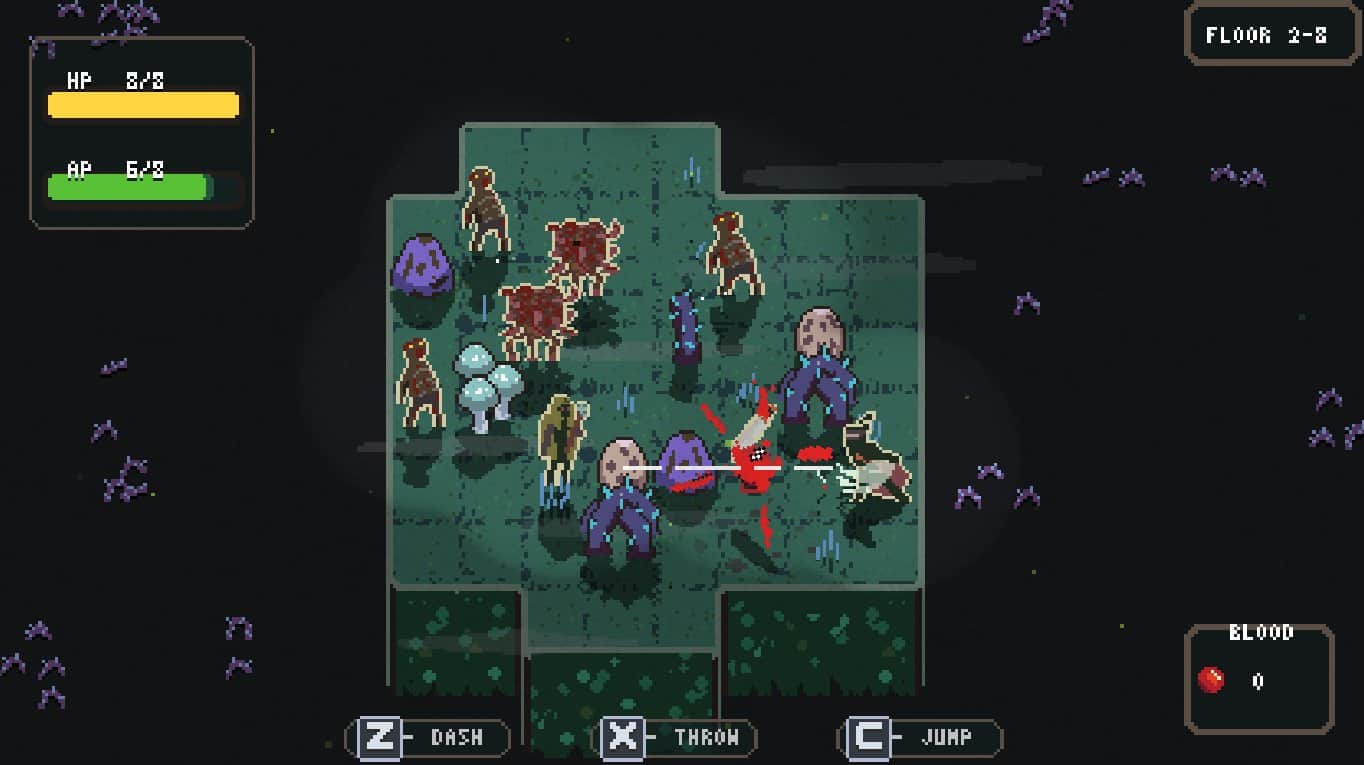This screenshot has width=1364, height=765.
Task: Click the yellow HP bar
Action: point(142,104)
